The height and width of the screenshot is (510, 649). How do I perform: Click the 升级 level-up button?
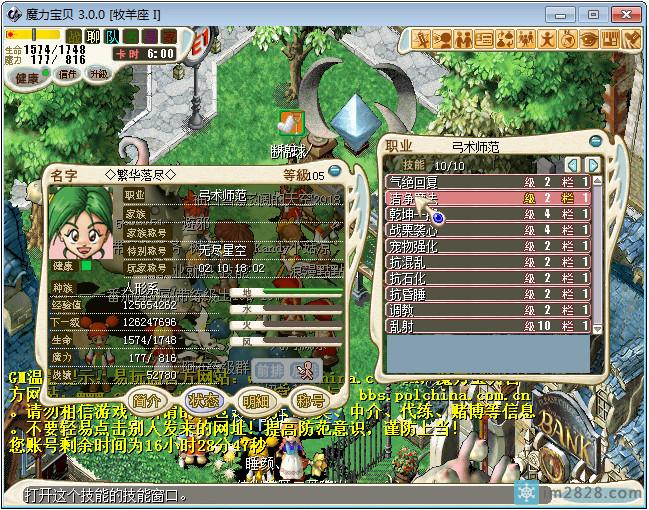(x=98, y=75)
